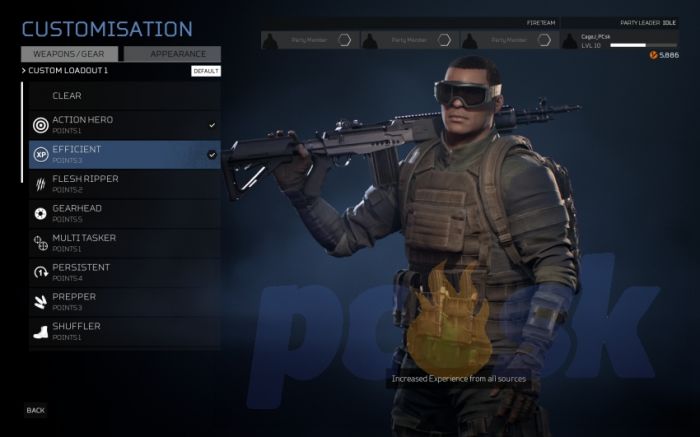Screen dimensions: 700x437
Task: Select the Prepper perk
Action: (124, 301)
